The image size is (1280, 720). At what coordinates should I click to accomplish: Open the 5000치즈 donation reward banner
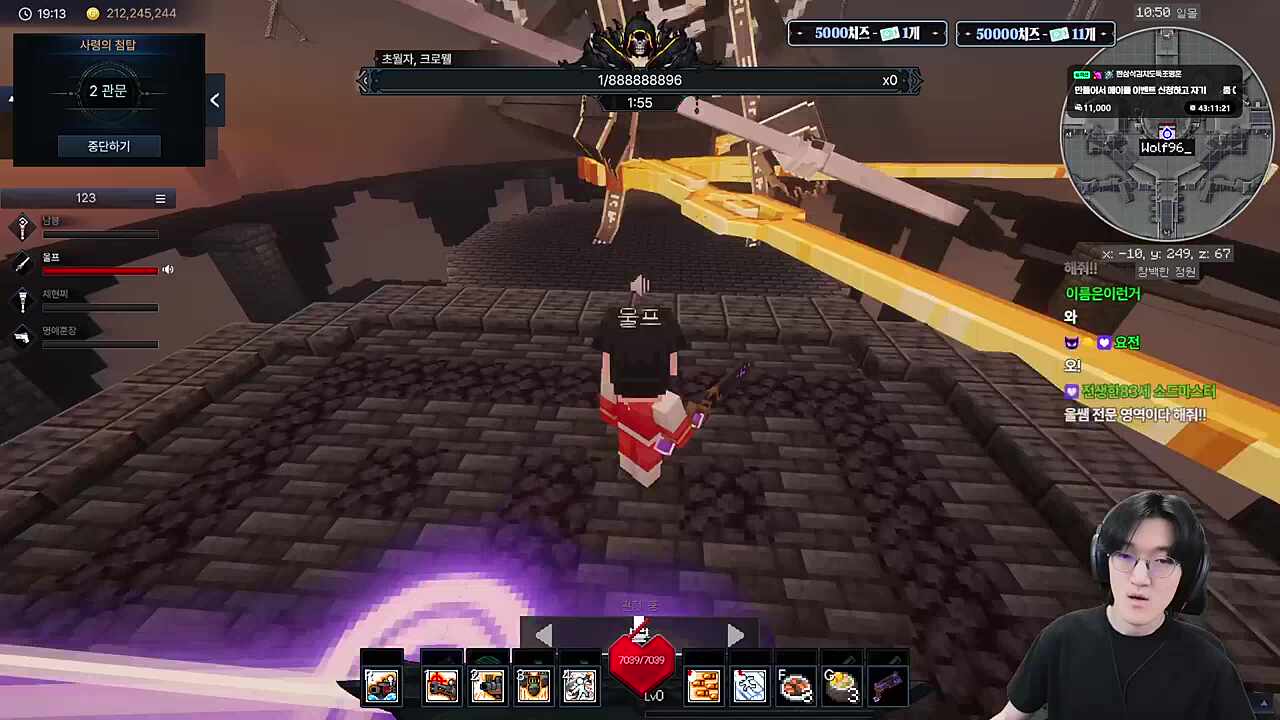(867, 34)
